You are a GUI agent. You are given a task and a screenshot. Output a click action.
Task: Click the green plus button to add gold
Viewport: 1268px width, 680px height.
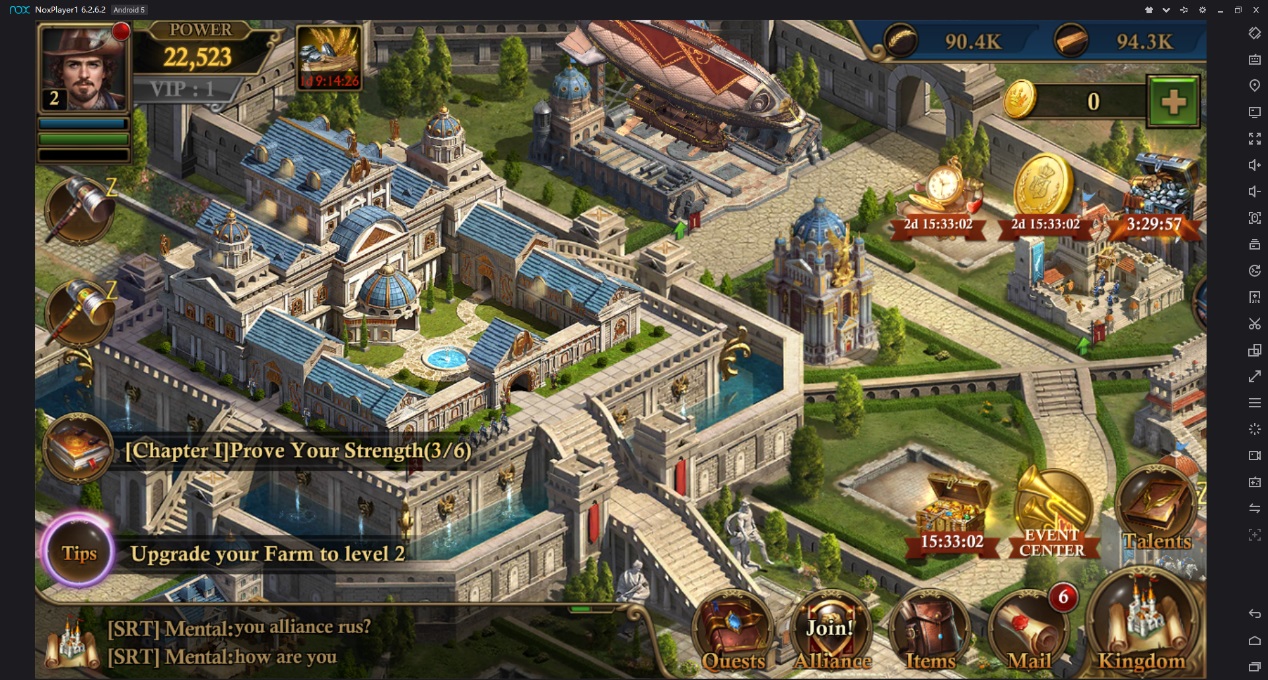coord(1173,101)
